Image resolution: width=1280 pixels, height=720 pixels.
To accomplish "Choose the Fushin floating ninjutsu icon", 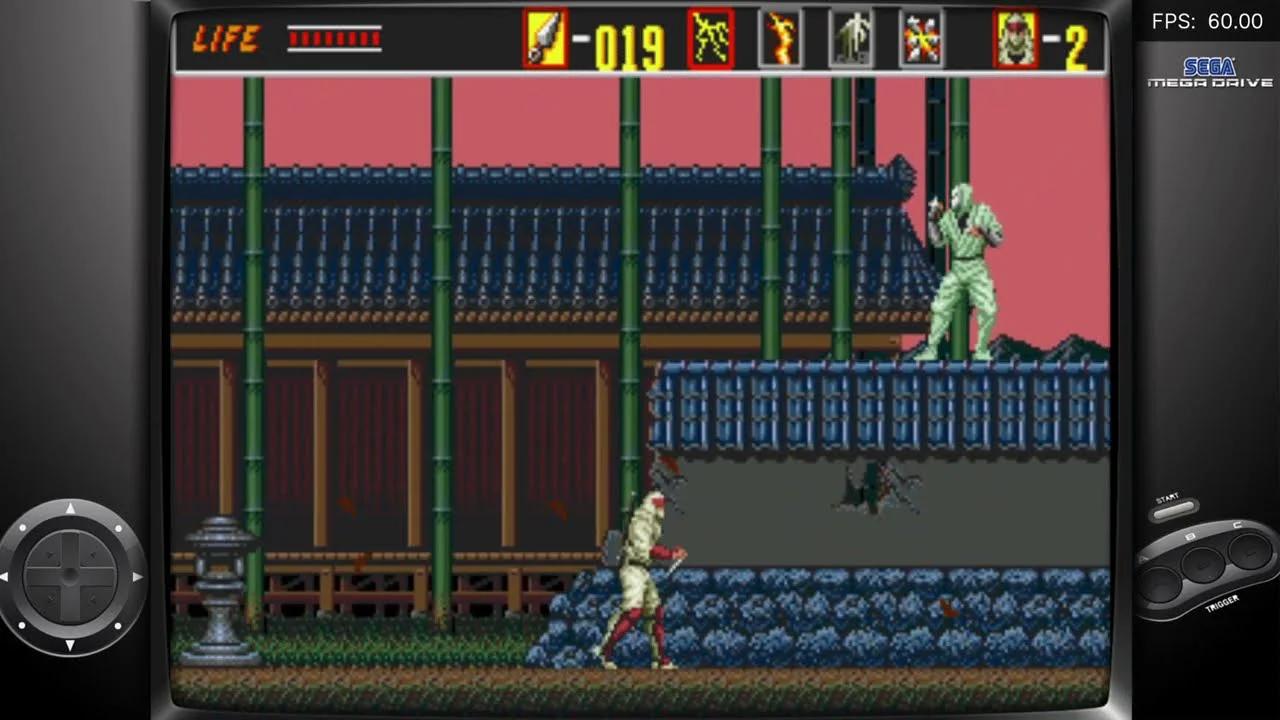I will coord(851,36).
